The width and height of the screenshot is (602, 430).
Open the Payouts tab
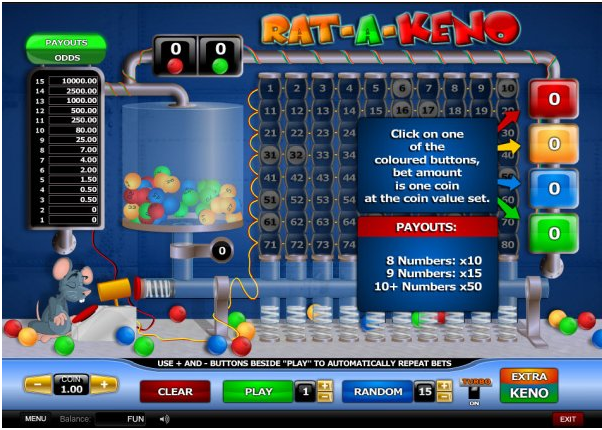[x=66, y=43]
